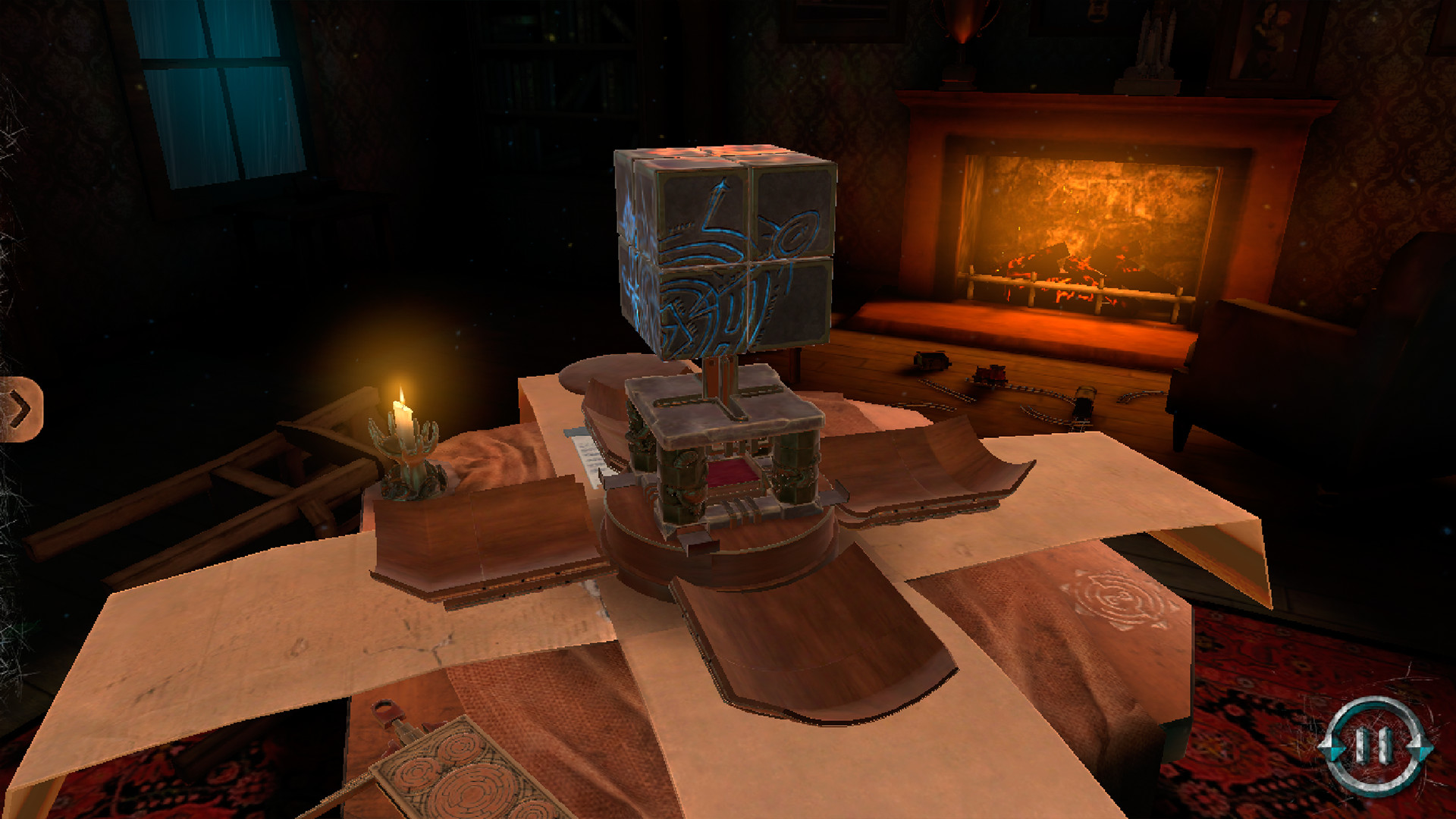This screenshot has width=1456, height=819.
Task: Expand the side panel arrow tab
Action: coord(20,409)
